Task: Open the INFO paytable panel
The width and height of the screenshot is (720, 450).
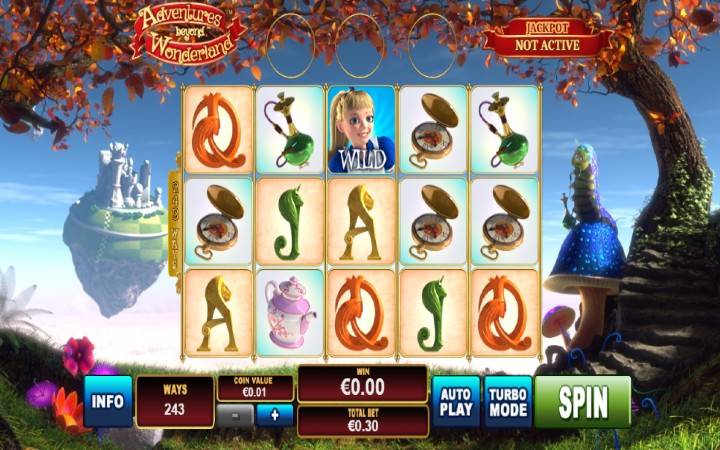Action: point(108,401)
